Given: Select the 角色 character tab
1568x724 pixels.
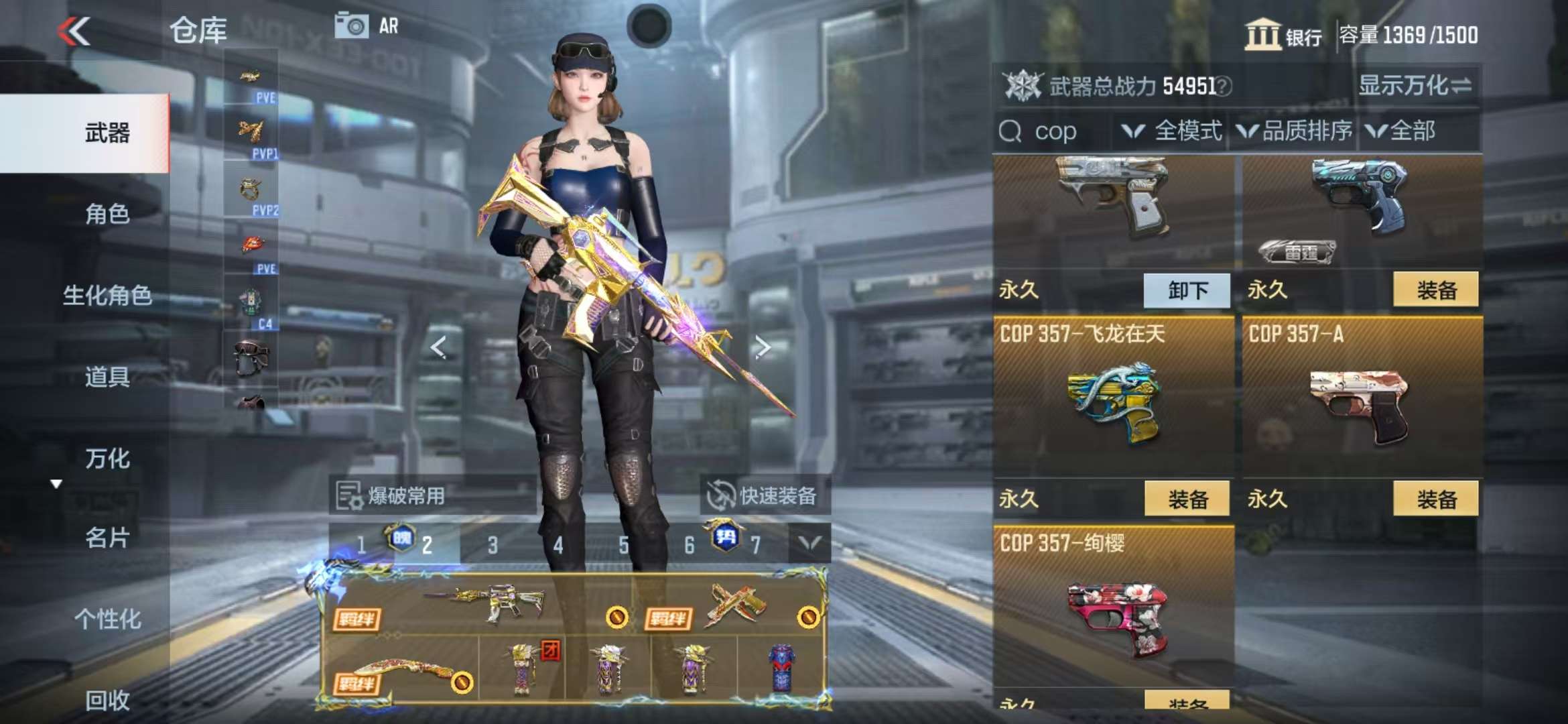Looking at the screenshot, I should (x=107, y=214).
